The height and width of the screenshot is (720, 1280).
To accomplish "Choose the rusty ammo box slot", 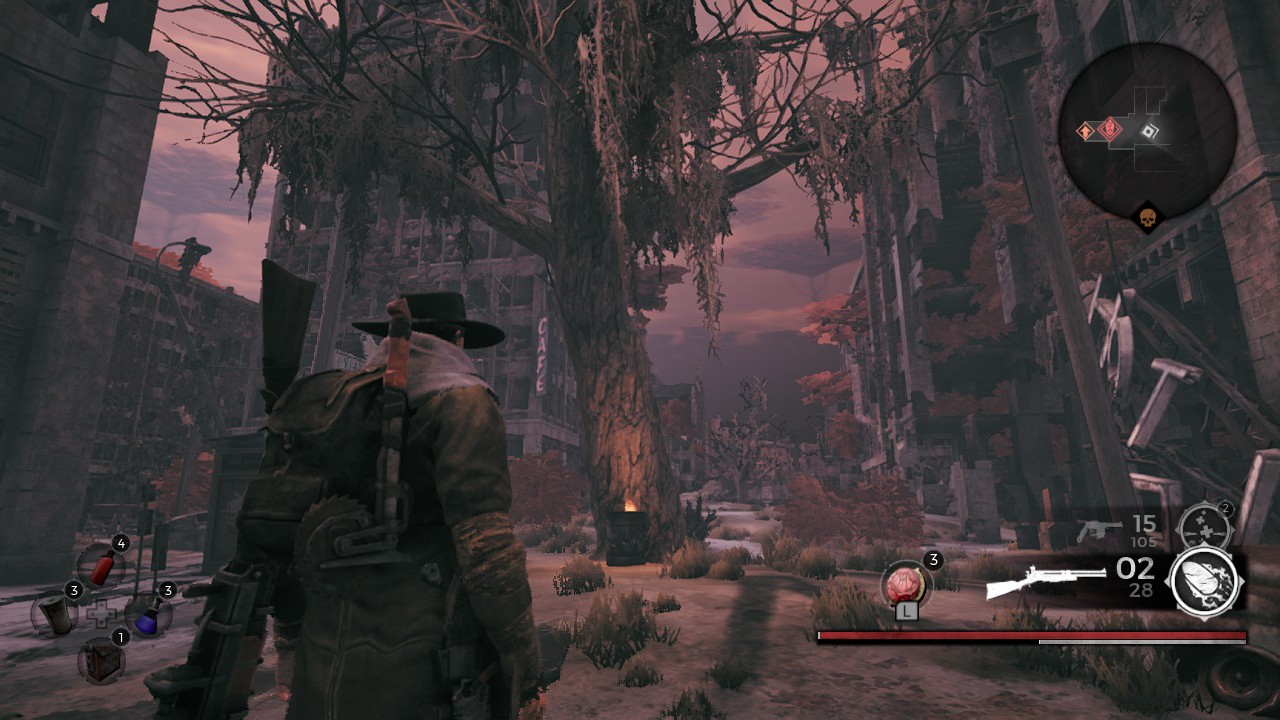I will click(101, 660).
